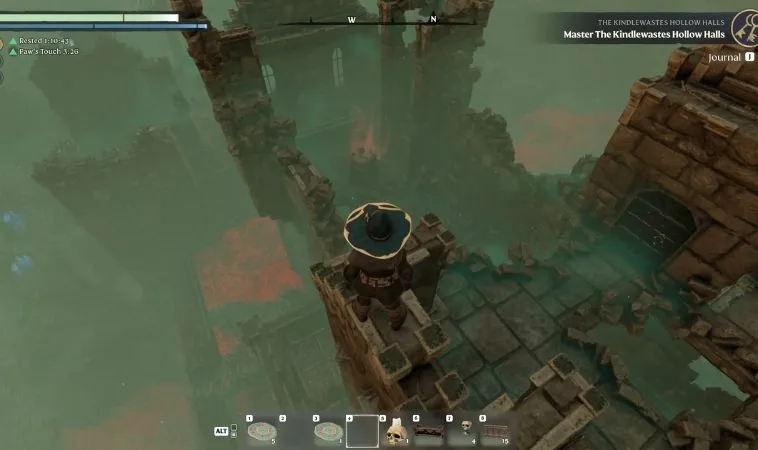Select hotbar slot 1 round green item

262,431
